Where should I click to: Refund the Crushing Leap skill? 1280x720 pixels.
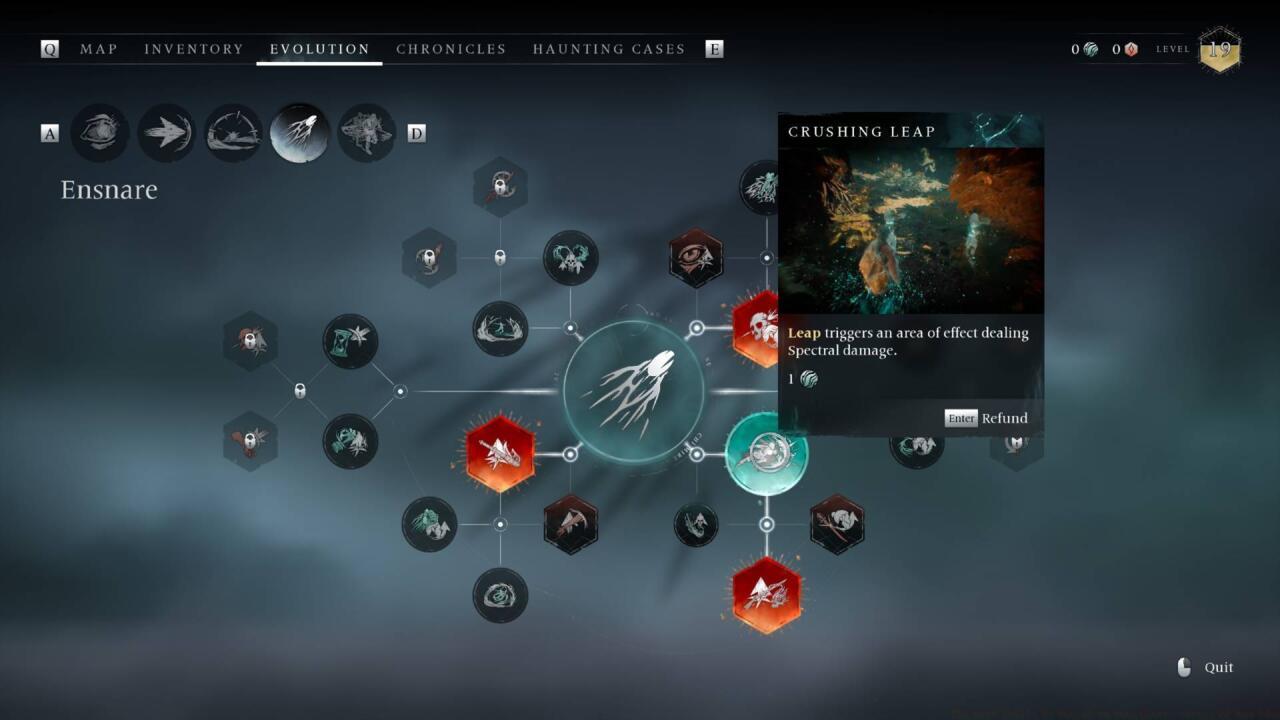click(x=986, y=418)
